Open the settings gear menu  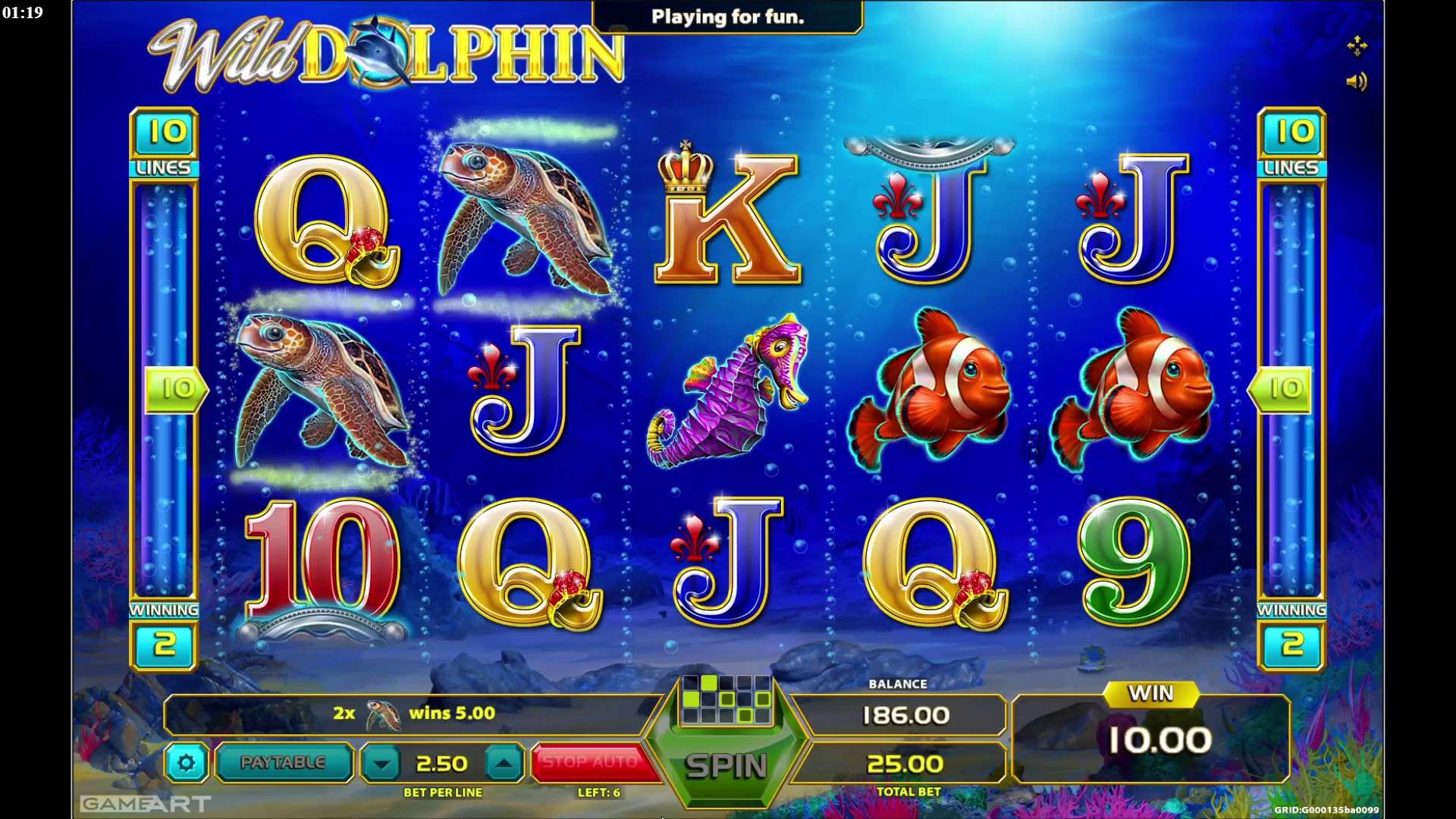pos(185,764)
